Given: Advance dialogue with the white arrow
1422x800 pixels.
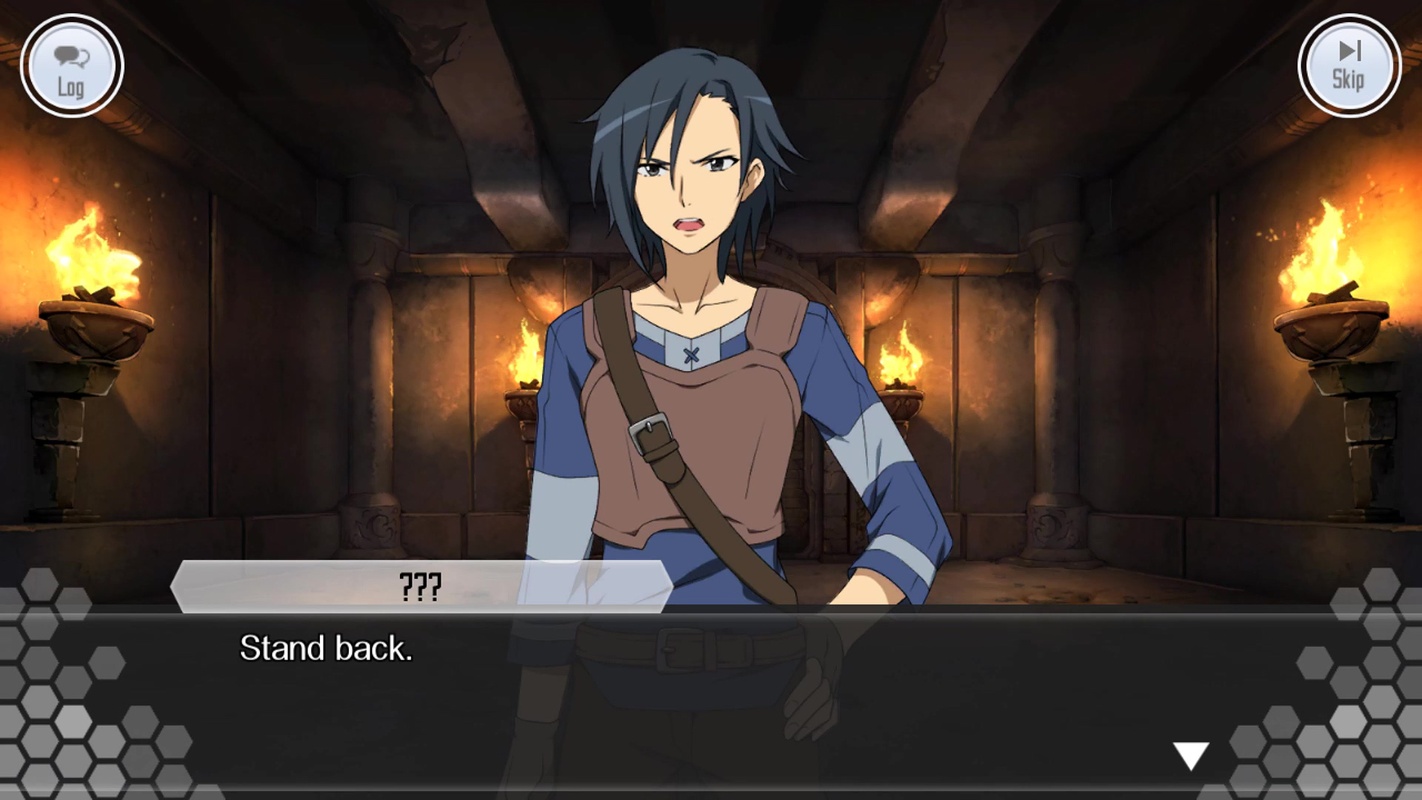Looking at the screenshot, I should pos(1190,755).
